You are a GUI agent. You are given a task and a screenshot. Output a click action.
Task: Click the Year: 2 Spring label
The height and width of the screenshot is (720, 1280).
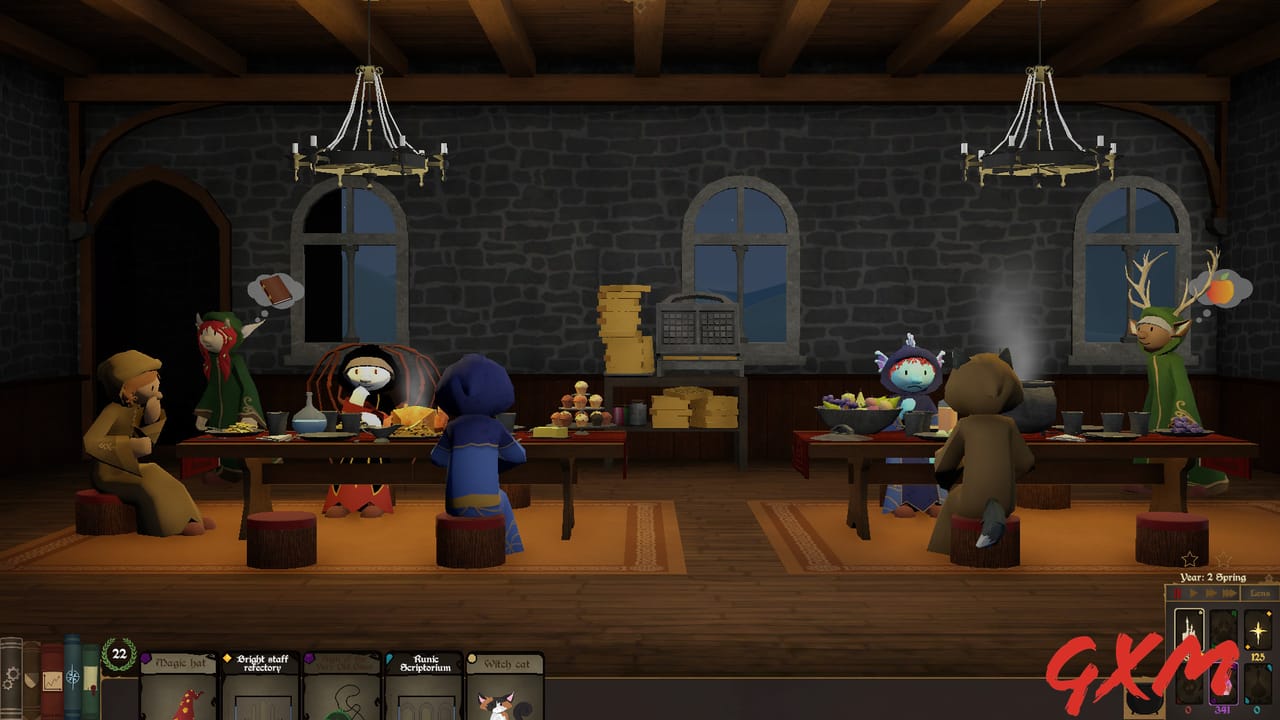point(1212,578)
